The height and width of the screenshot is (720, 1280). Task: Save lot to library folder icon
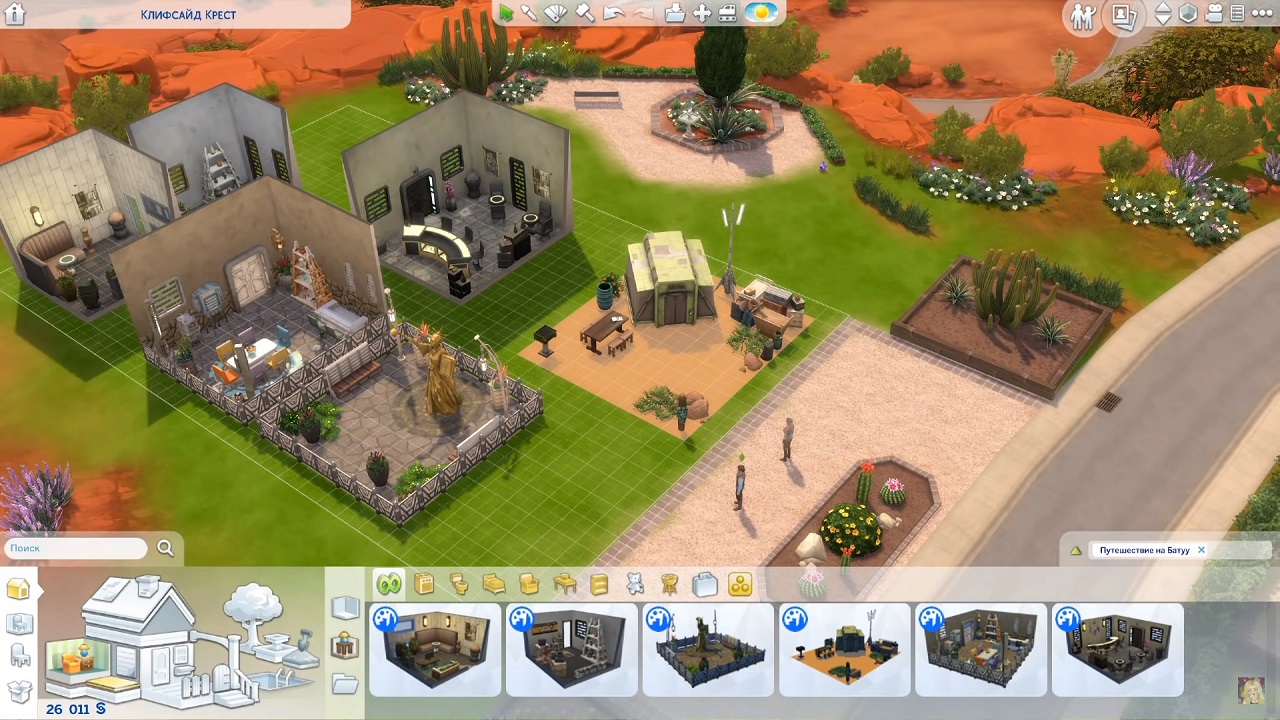[x=675, y=13]
